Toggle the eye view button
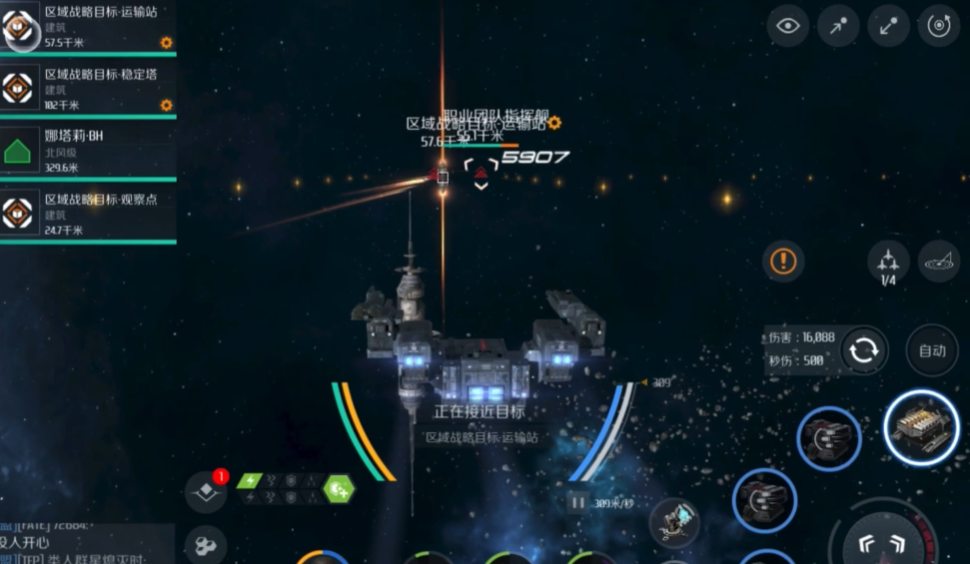Image resolution: width=970 pixels, height=564 pixels. [788, 27]
